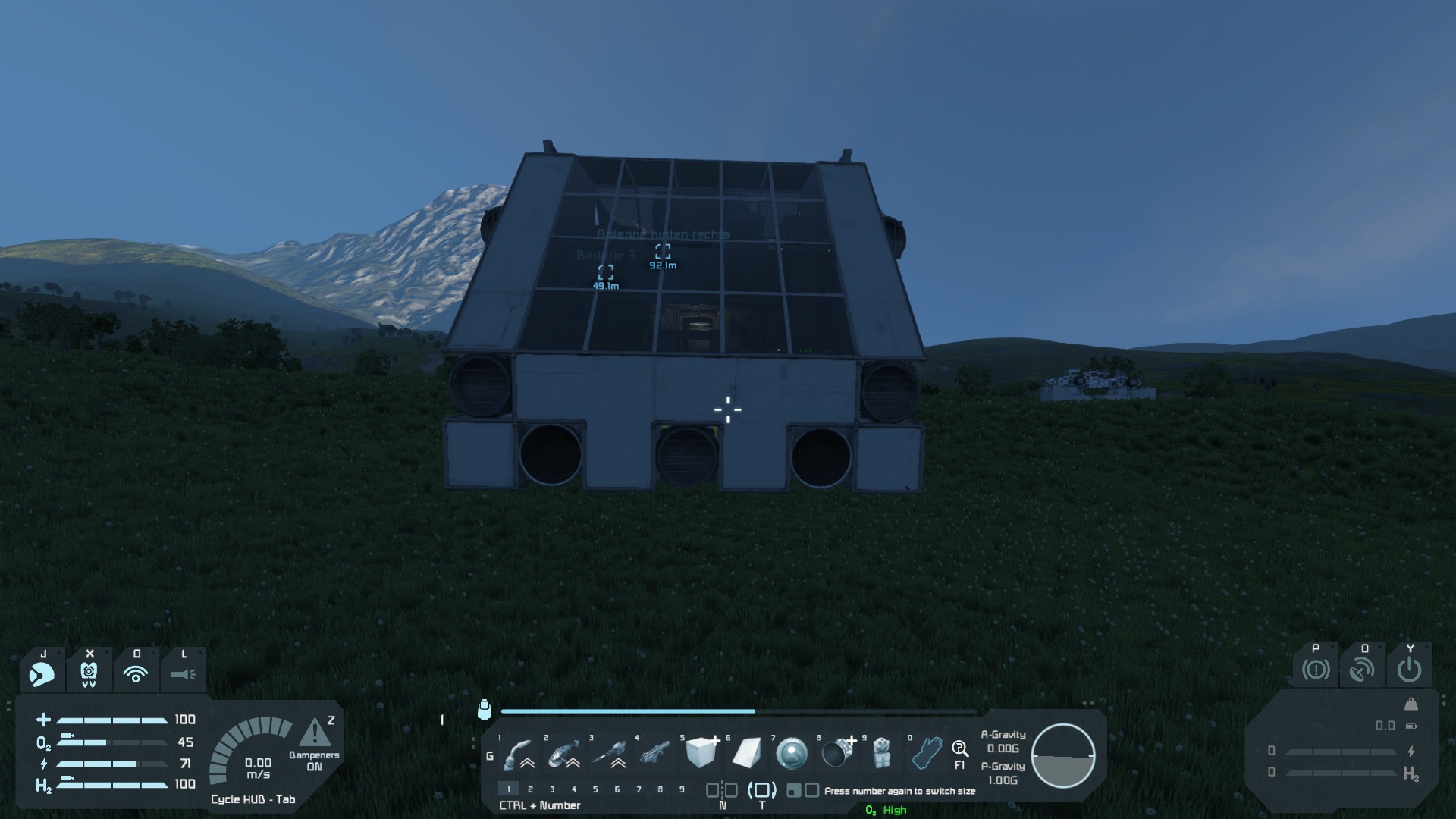Screen dimensions: 1456x819
Task: Toggle the helmet visor icon
Action: (42, 673)
